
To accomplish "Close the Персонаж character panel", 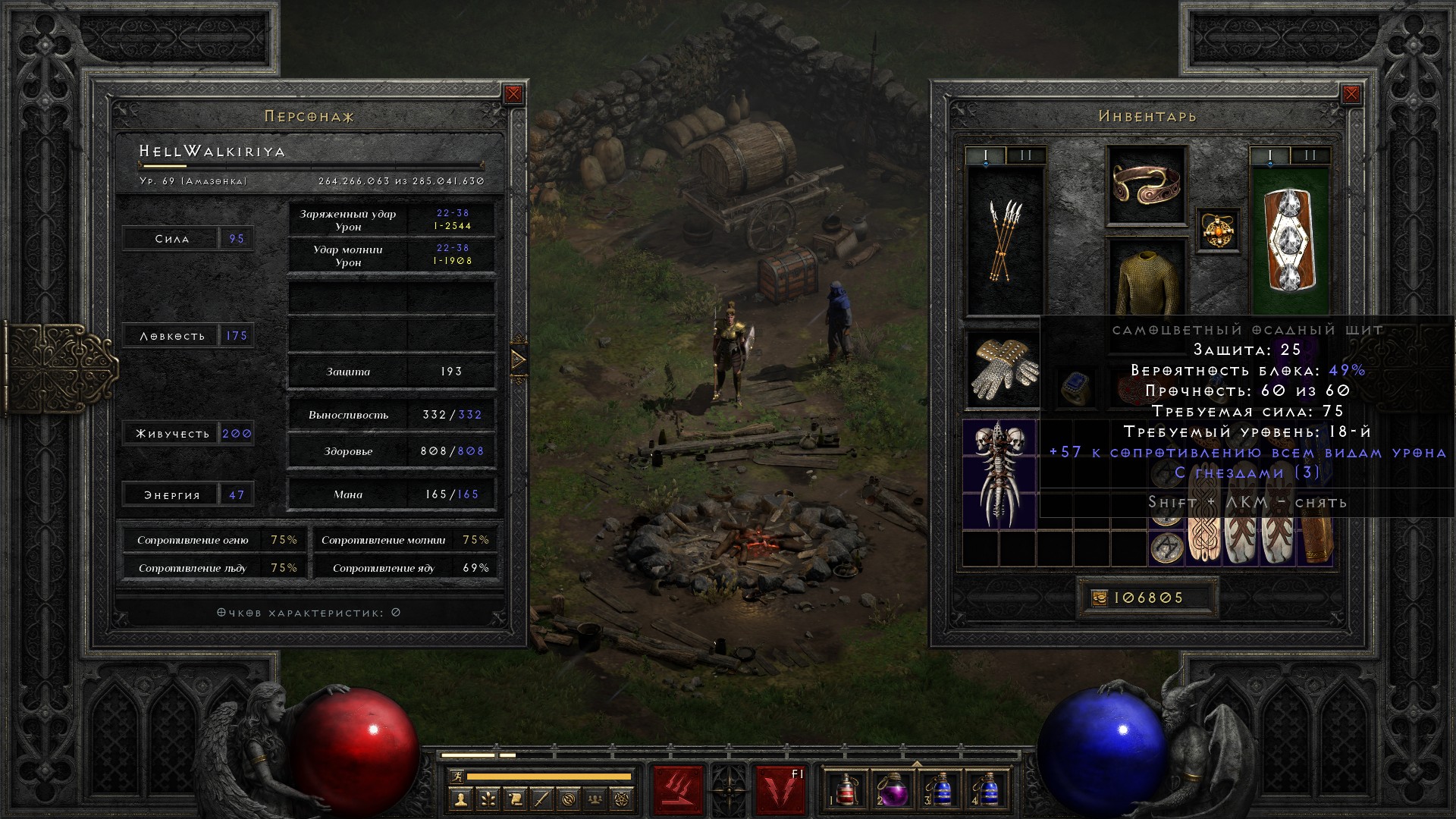I will [x=513, y=94].
